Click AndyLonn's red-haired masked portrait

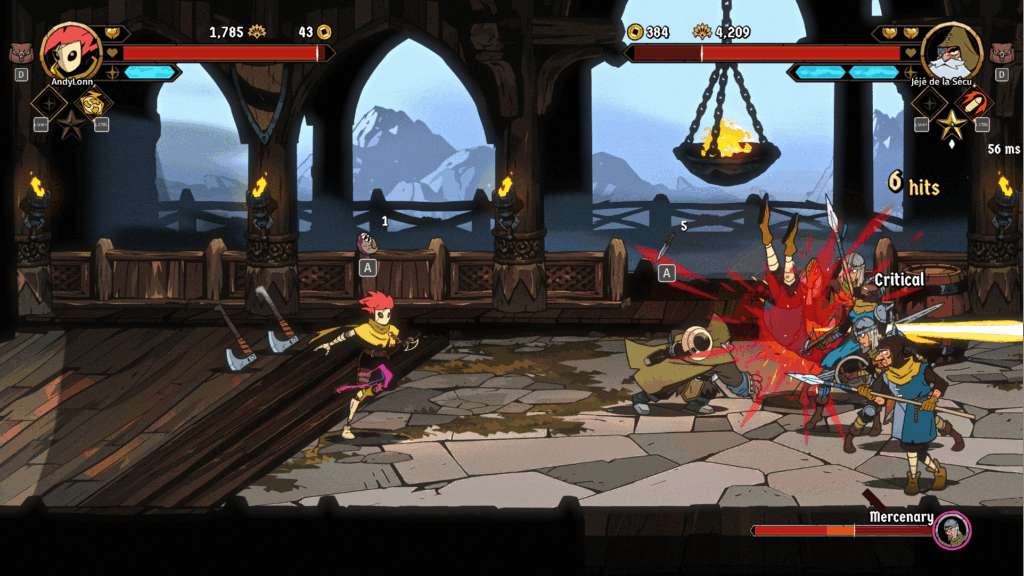click(68, 48)
